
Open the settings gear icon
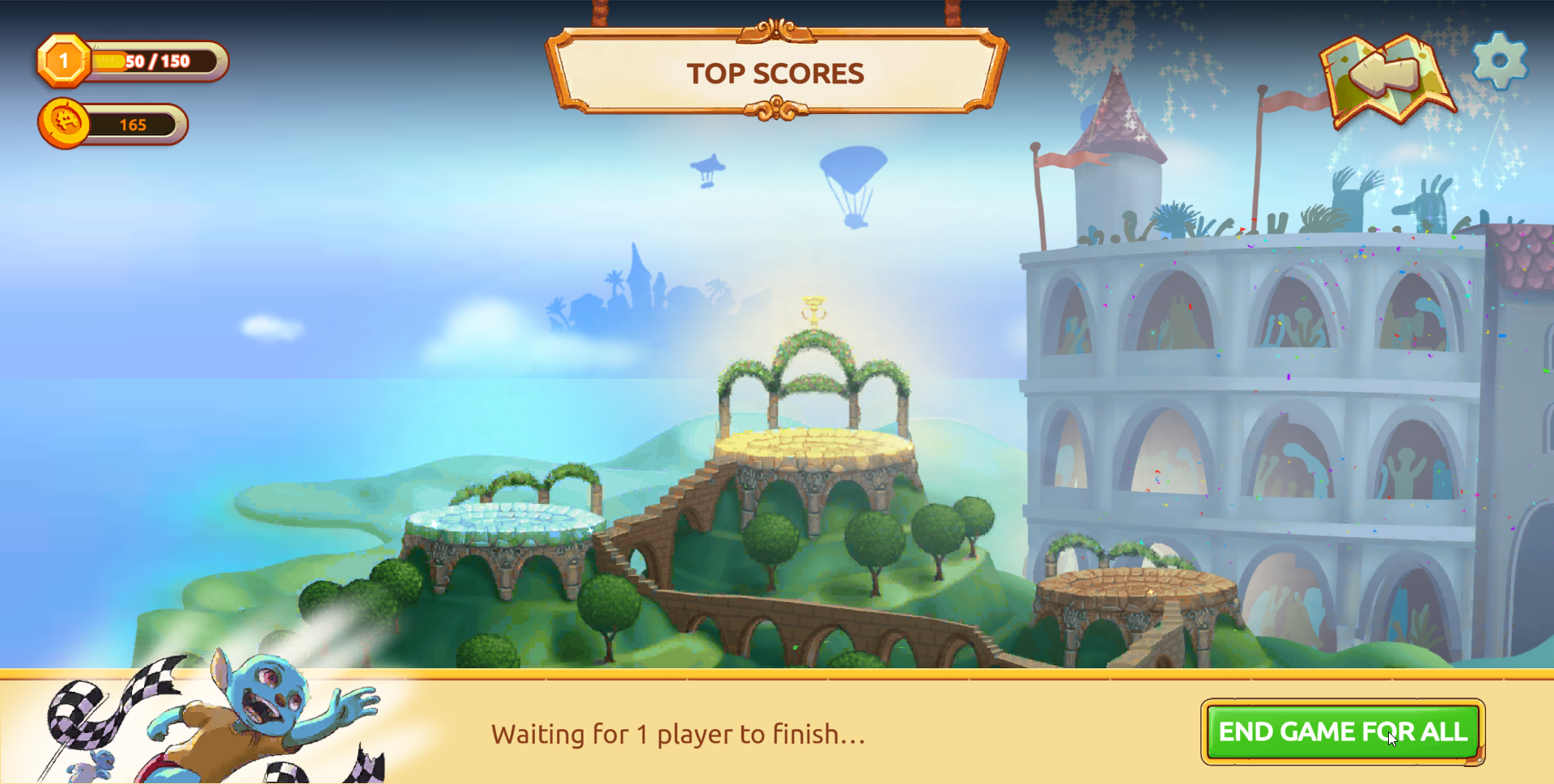tap(1500, 61)
